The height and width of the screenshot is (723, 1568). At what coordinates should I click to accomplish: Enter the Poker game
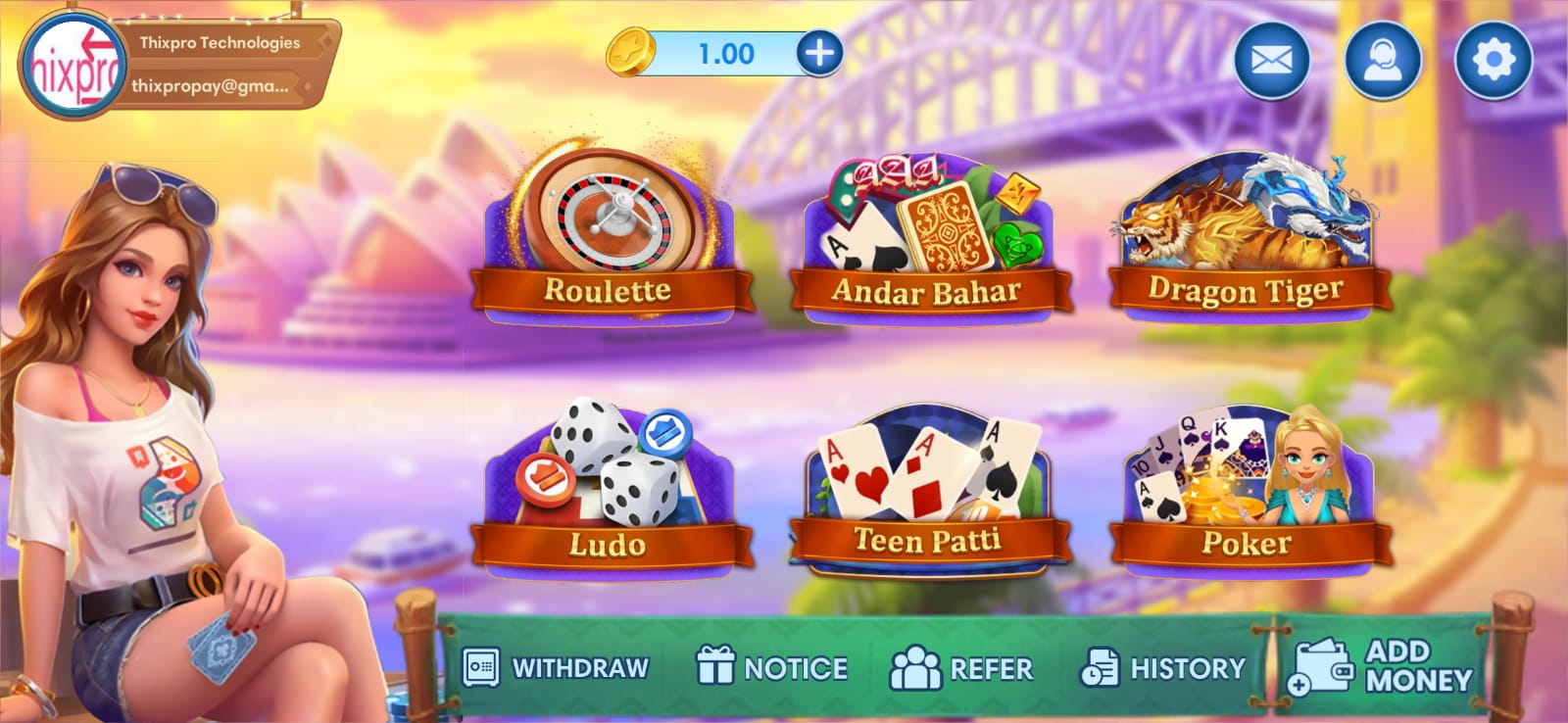[x=1247, y=490]
